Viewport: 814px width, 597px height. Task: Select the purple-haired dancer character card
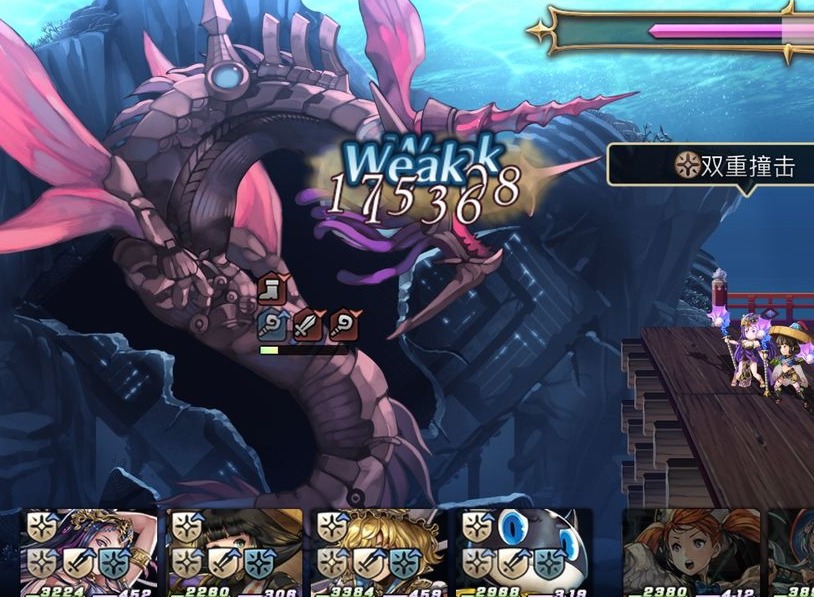click(90, 551)
